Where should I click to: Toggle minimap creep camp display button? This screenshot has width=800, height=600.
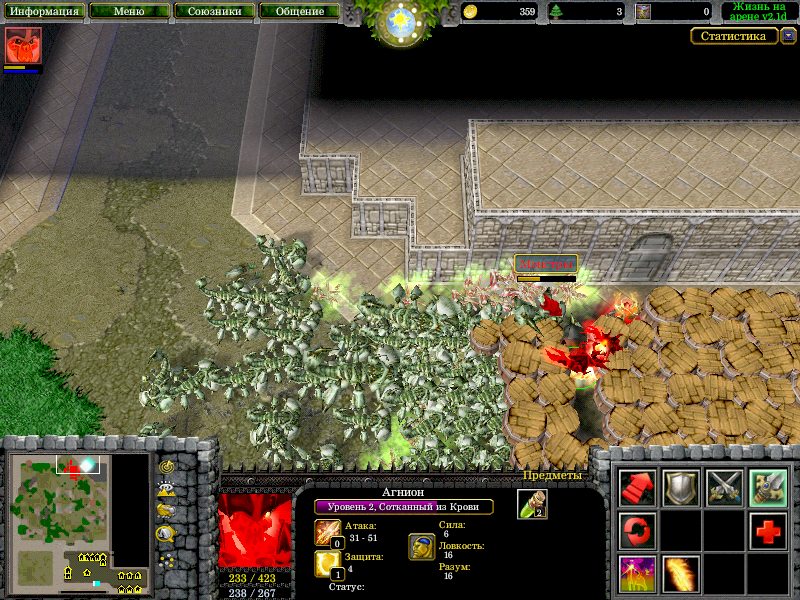166,533
